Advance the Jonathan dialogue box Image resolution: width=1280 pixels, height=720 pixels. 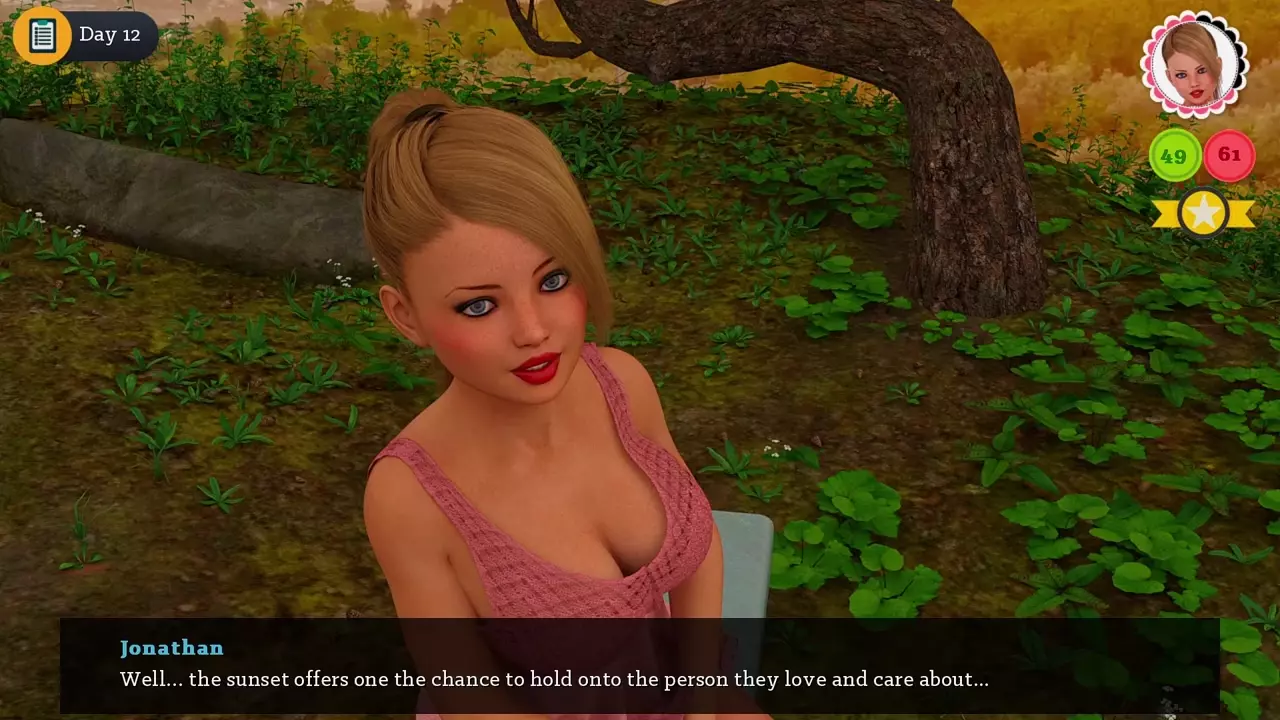tap(640, 665)
